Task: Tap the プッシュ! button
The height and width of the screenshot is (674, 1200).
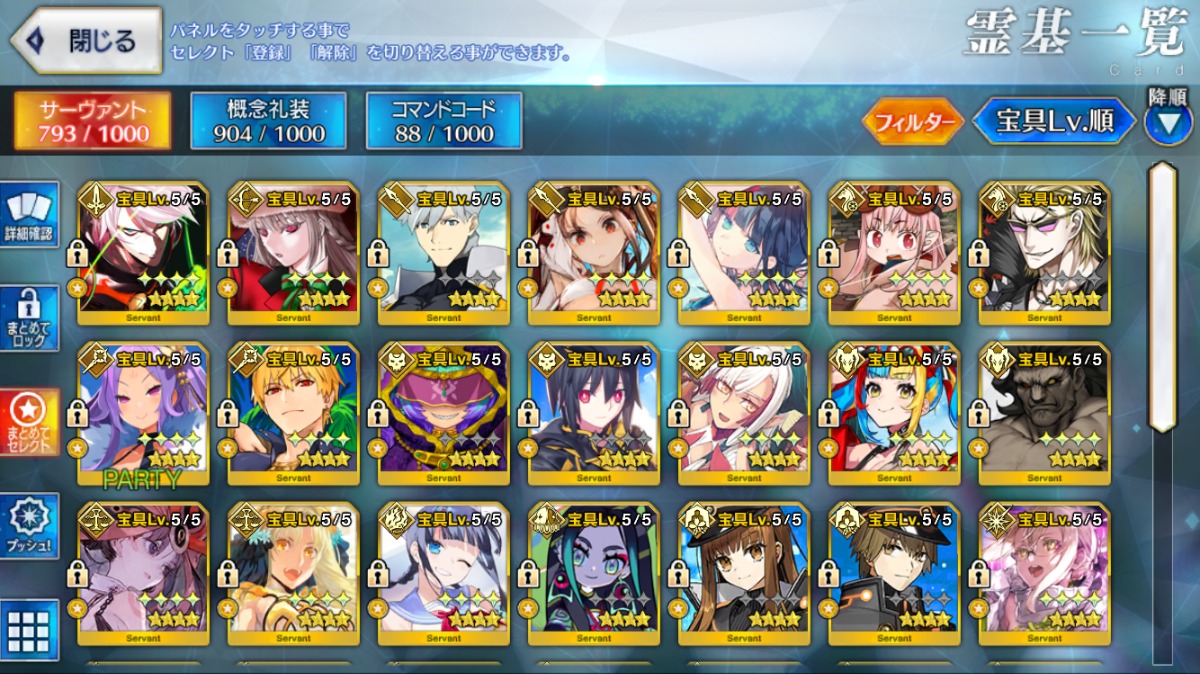Action: point(28,525)
